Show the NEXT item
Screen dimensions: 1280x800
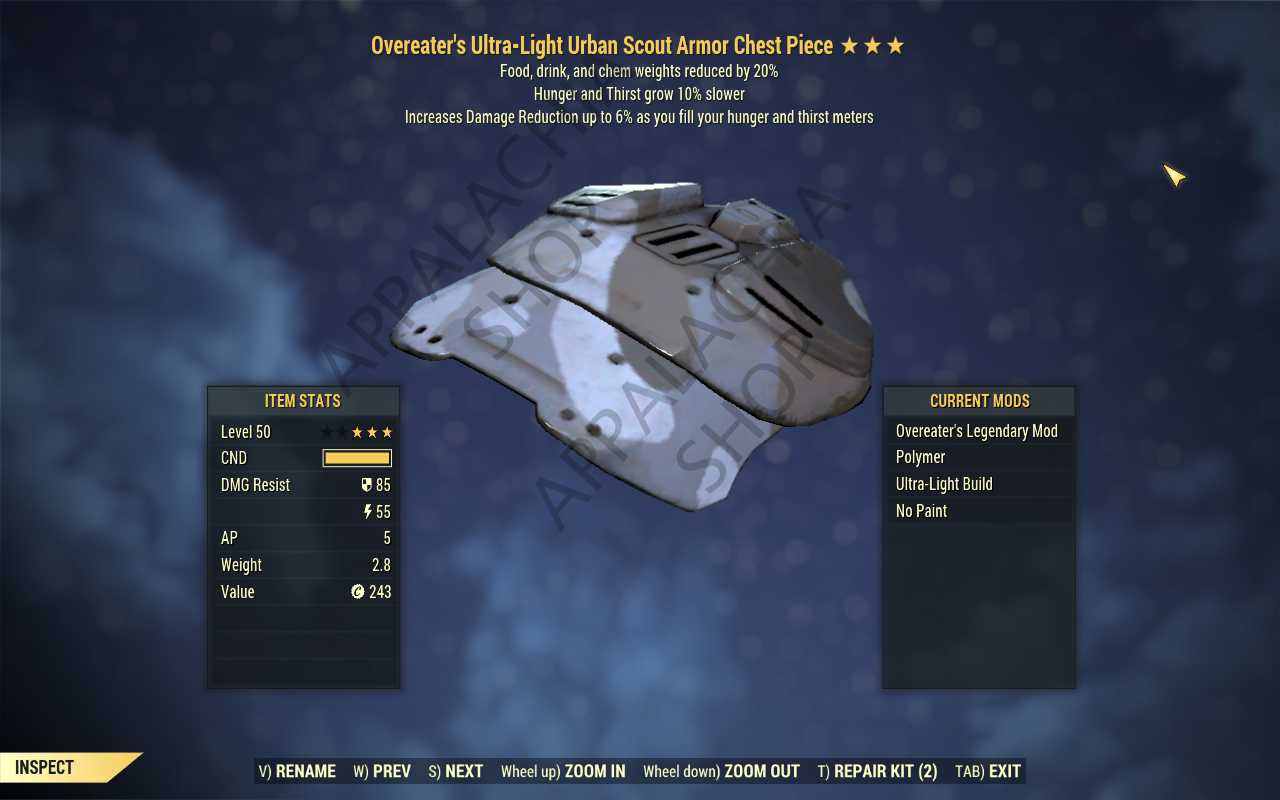click(456, 771)
